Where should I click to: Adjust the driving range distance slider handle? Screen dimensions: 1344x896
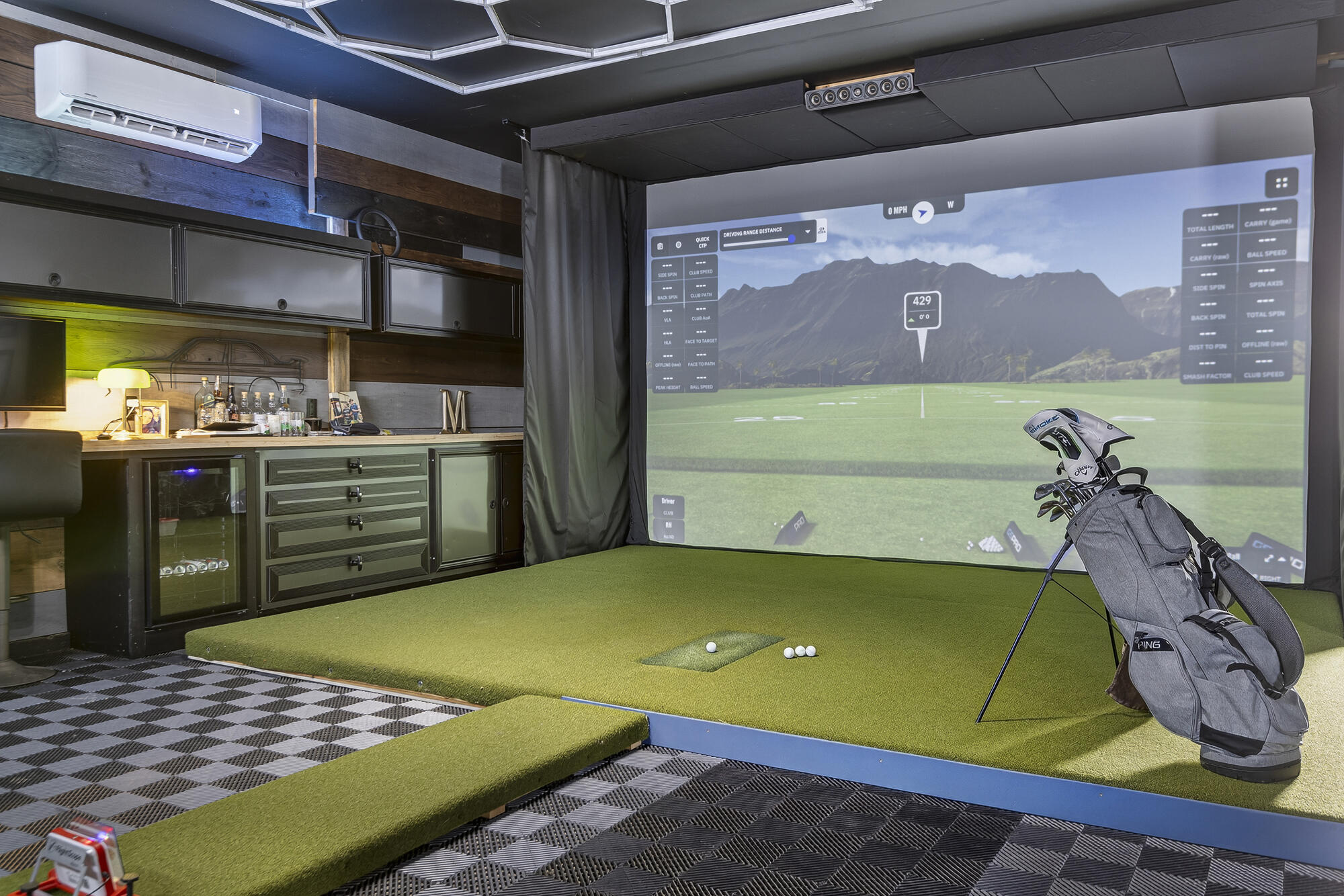point(792,238)
